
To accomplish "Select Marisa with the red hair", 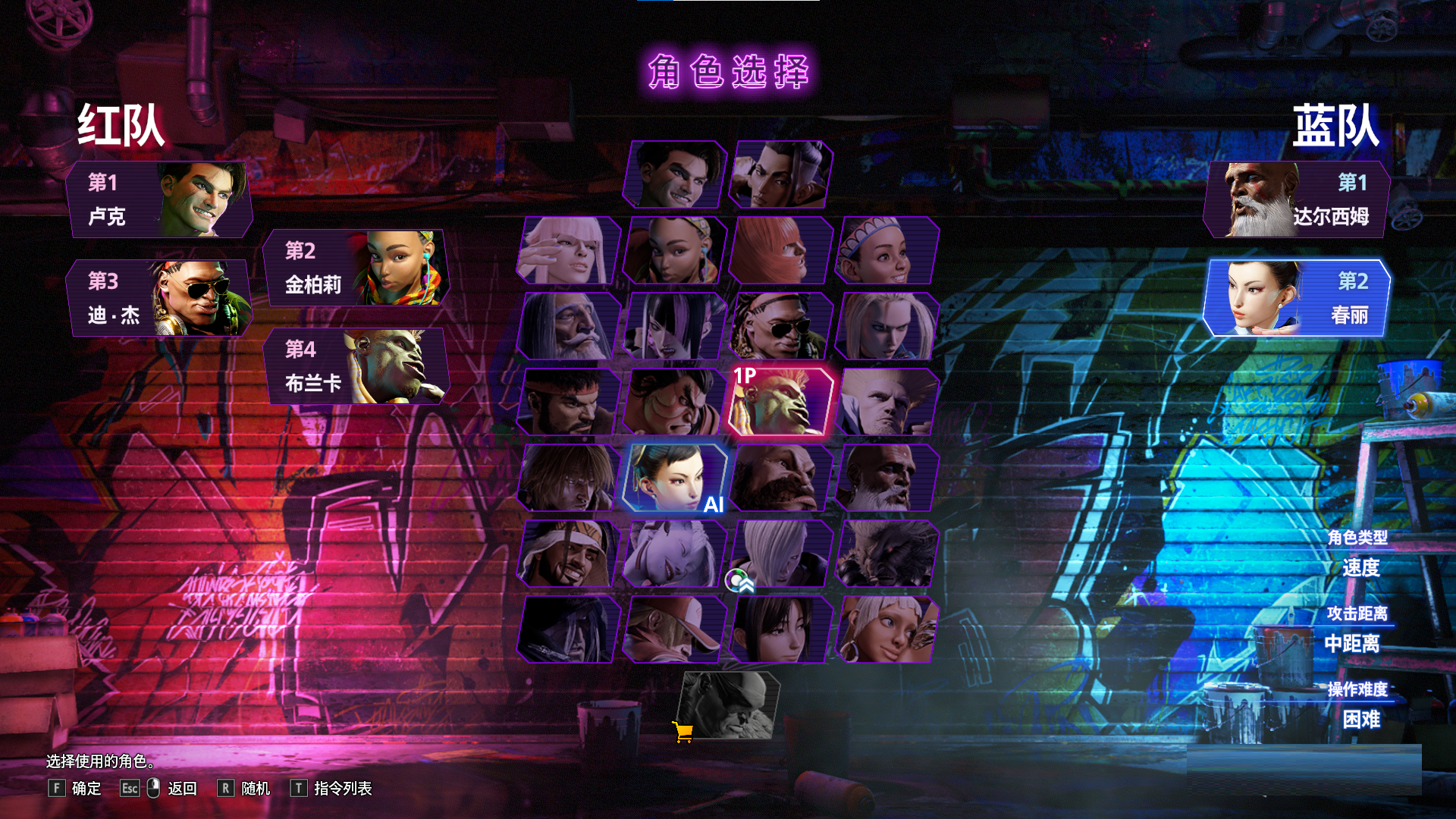I will click(780, 250).
